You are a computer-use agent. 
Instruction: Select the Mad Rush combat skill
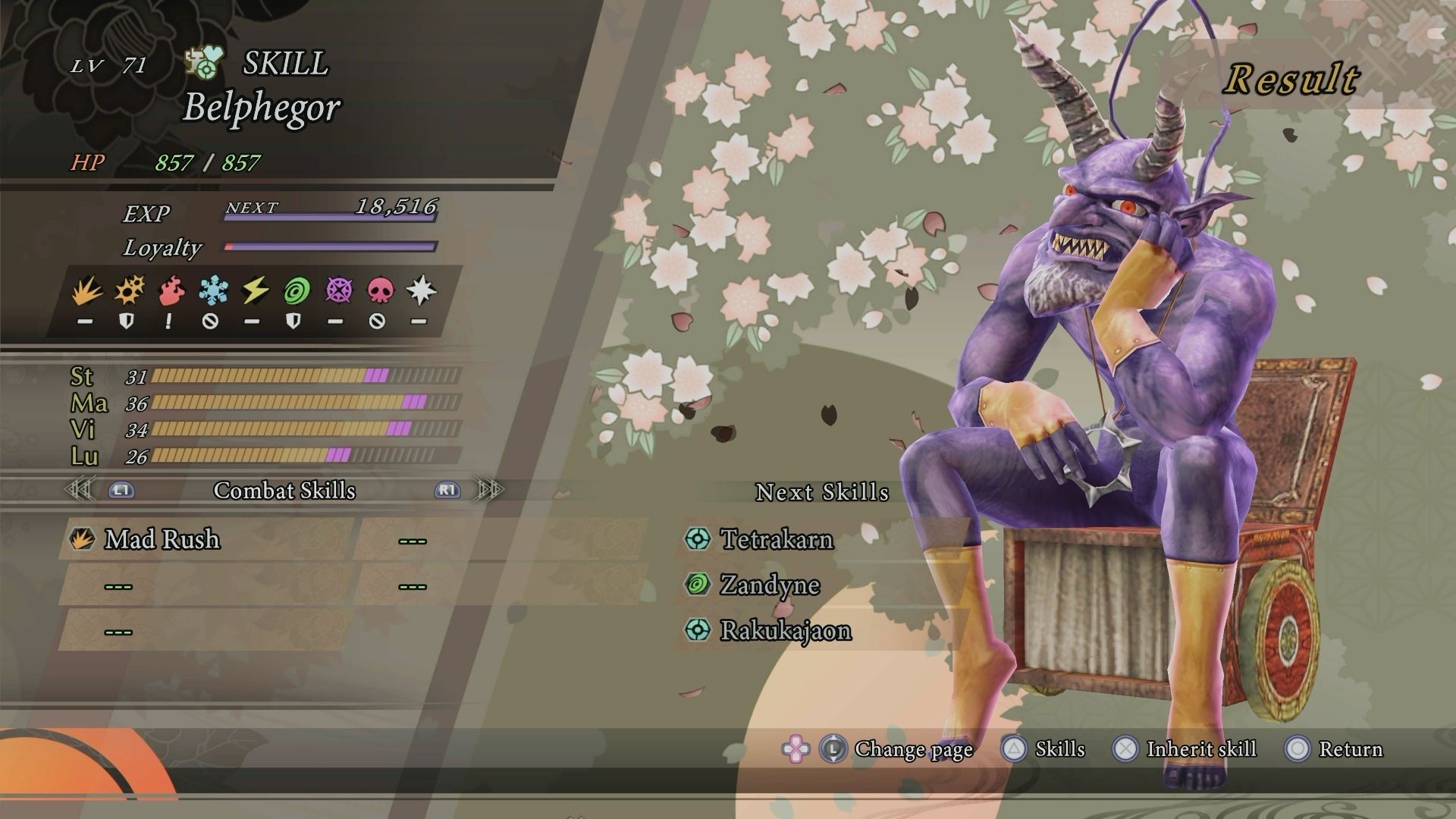point(162,539)
